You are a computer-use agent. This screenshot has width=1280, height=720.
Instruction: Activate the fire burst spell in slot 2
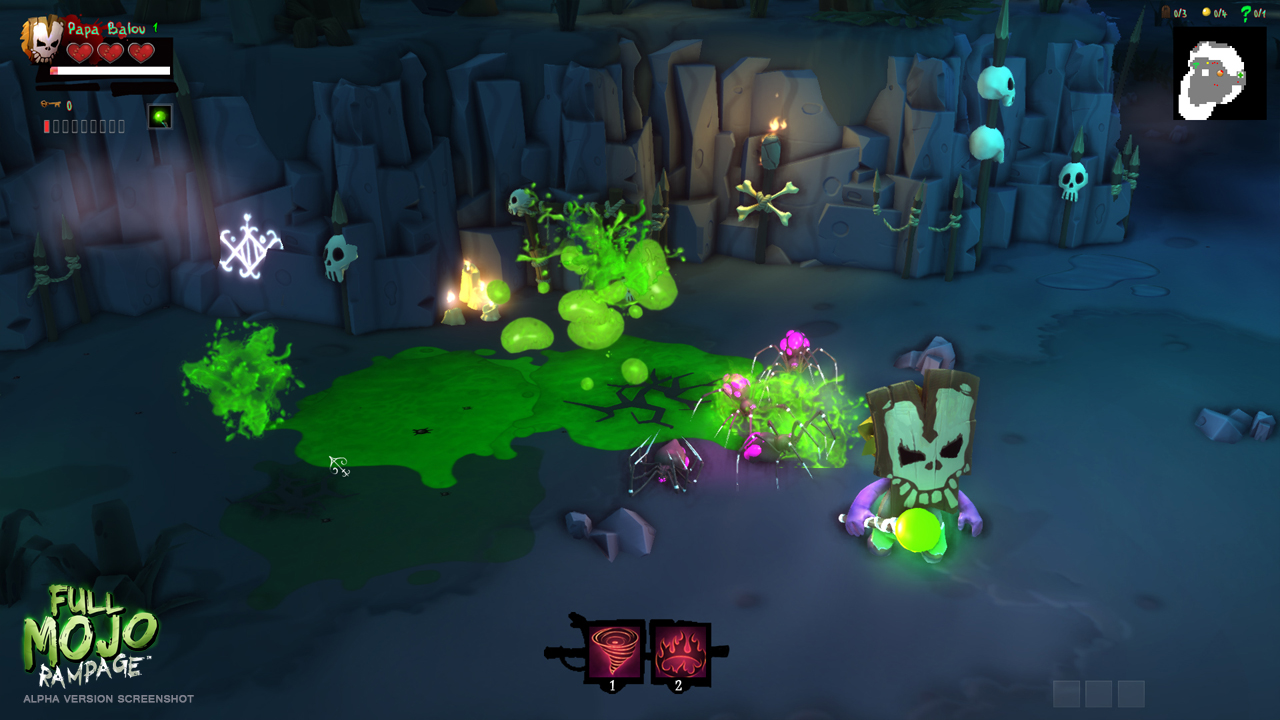[680, 652]
